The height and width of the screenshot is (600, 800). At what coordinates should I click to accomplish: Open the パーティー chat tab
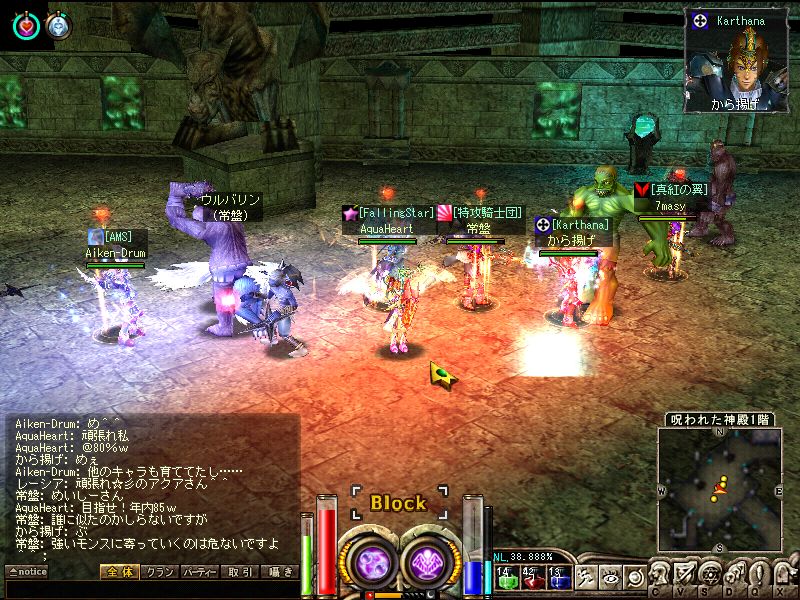pyautogui.click(x=200, y=572)
